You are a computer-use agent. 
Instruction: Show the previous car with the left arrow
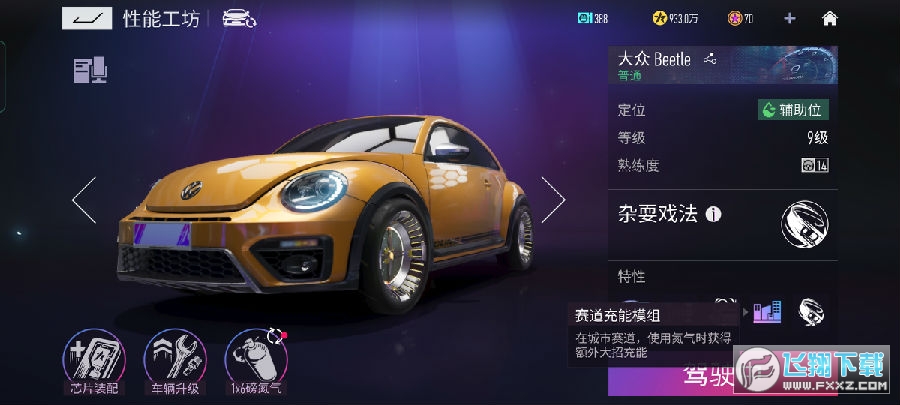click(84, 199)
